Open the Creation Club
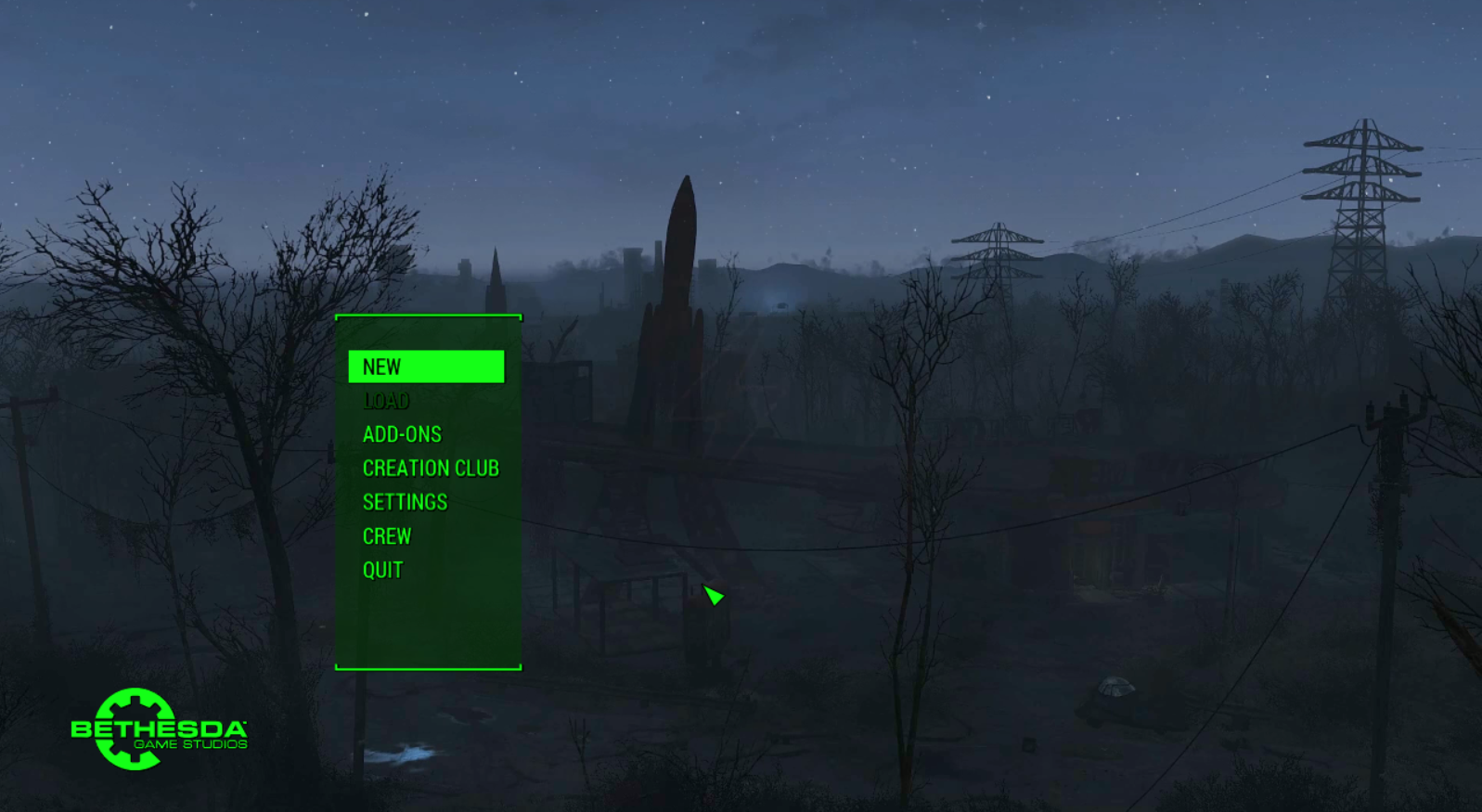The width and height of the screenshot is (1482, 812). point(431,469)
